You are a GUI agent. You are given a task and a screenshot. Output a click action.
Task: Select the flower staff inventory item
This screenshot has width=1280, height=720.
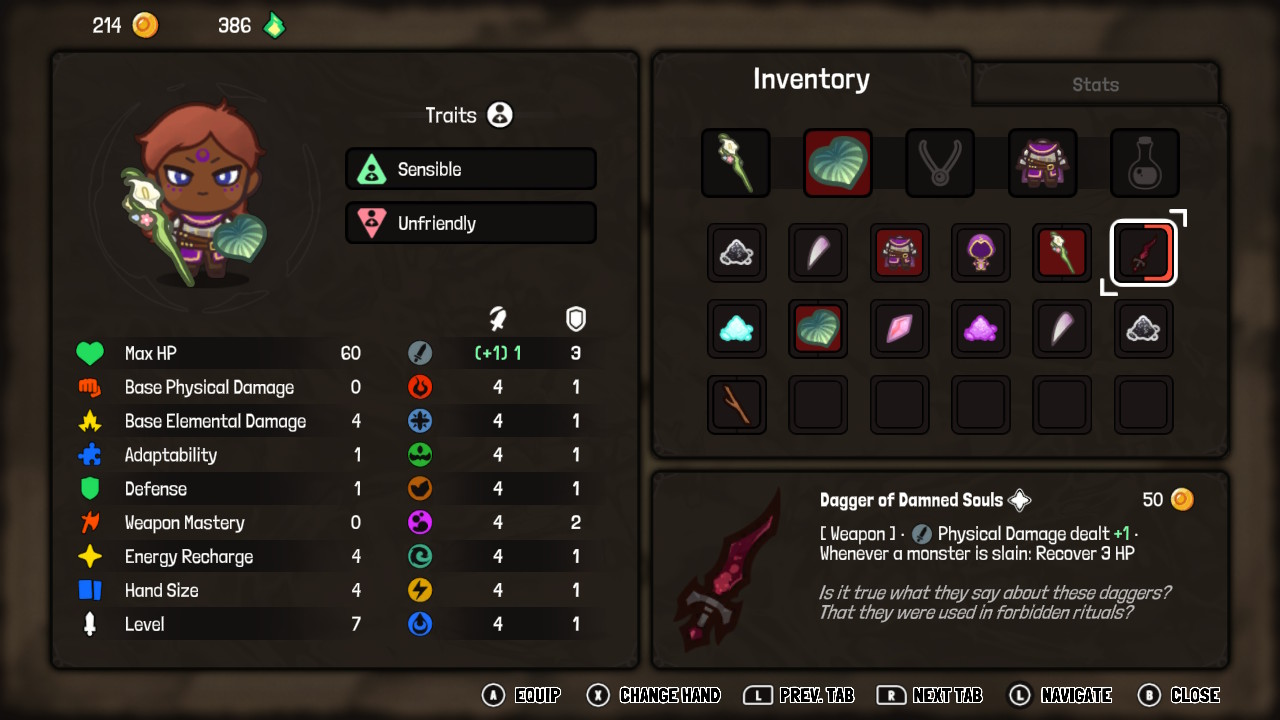(x=735, y=162)
